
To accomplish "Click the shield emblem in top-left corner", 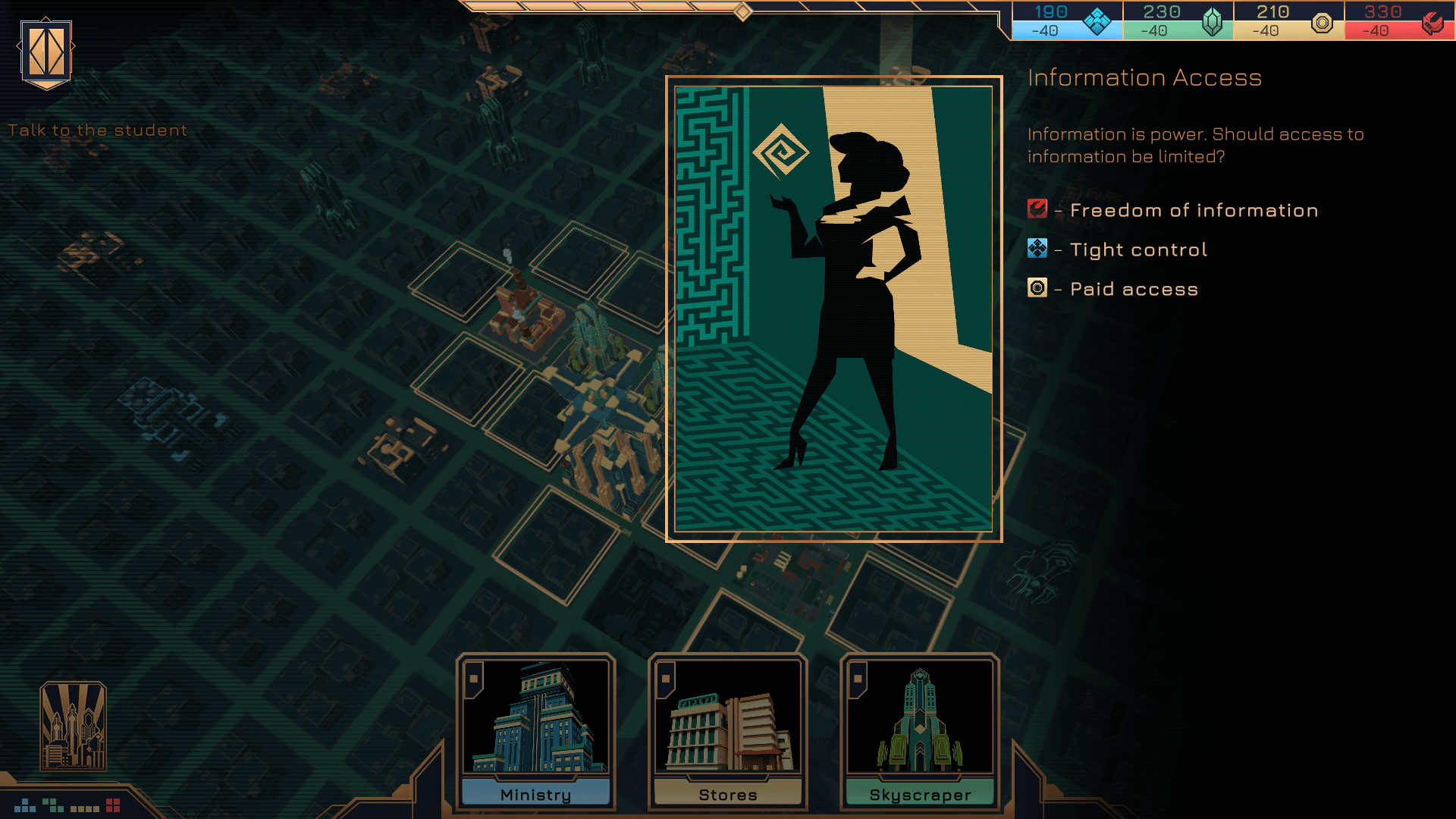I will click(x=46, y=52).
